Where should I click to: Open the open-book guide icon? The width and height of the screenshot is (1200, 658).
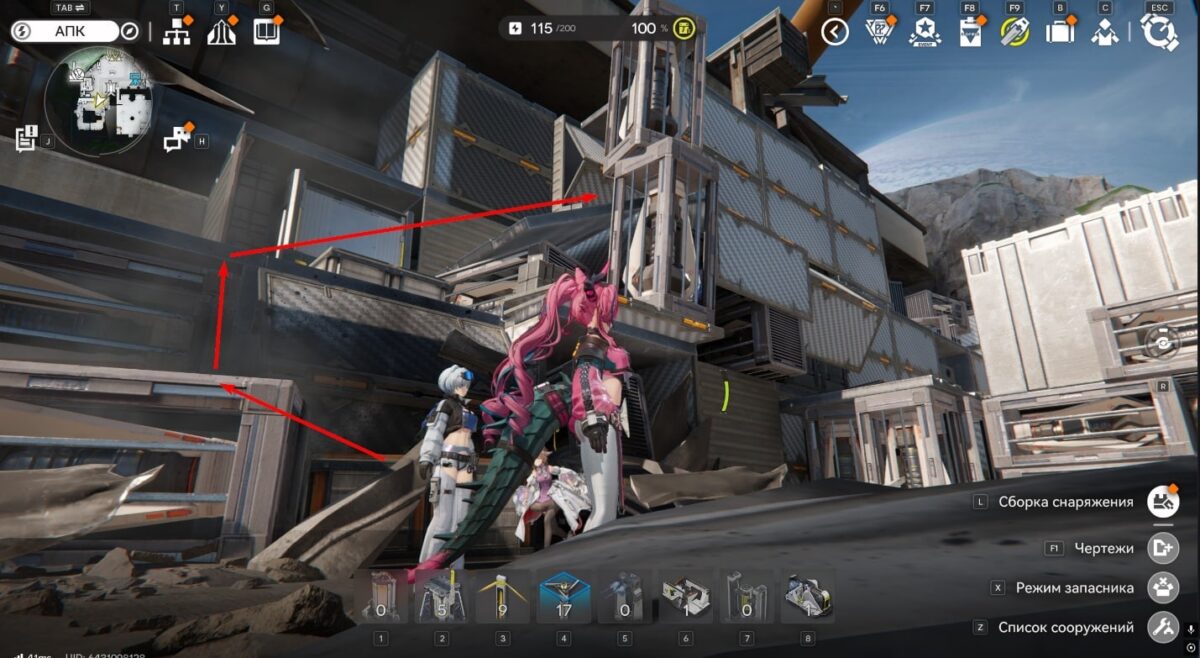(x=266, y=31)
